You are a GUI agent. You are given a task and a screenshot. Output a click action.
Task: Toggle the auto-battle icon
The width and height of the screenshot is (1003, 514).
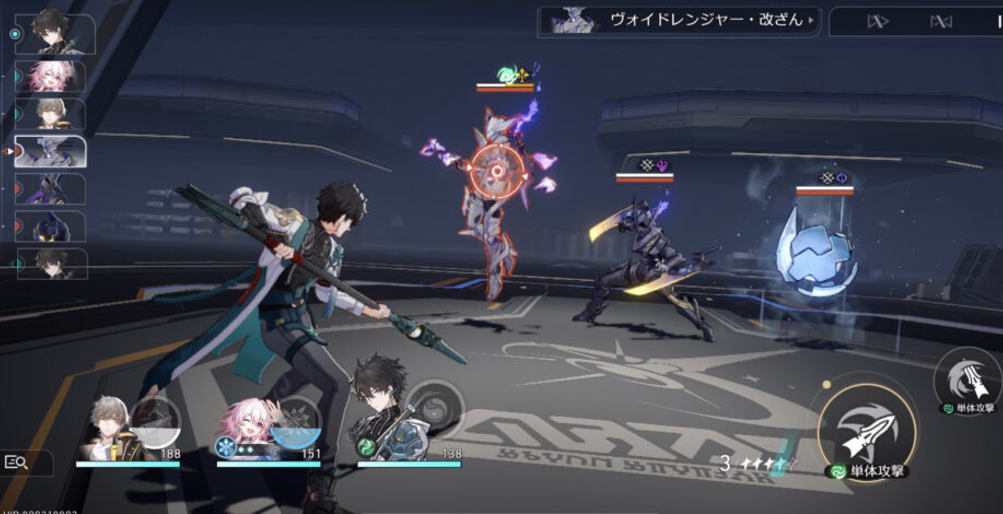941,21
